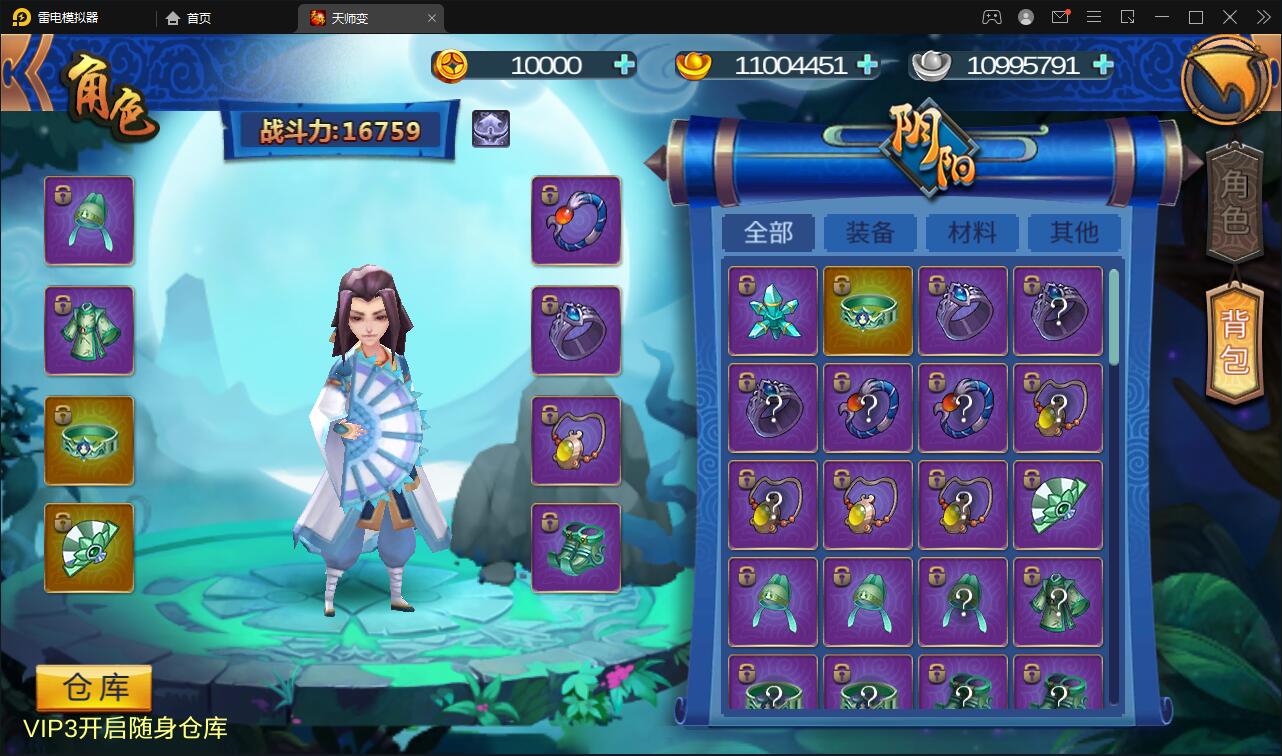The height and width of the screenshot is (756, 1282).
Task: Select the equipped amulet necklace slot
Action: pyautogui.click(x=576, y=440)
